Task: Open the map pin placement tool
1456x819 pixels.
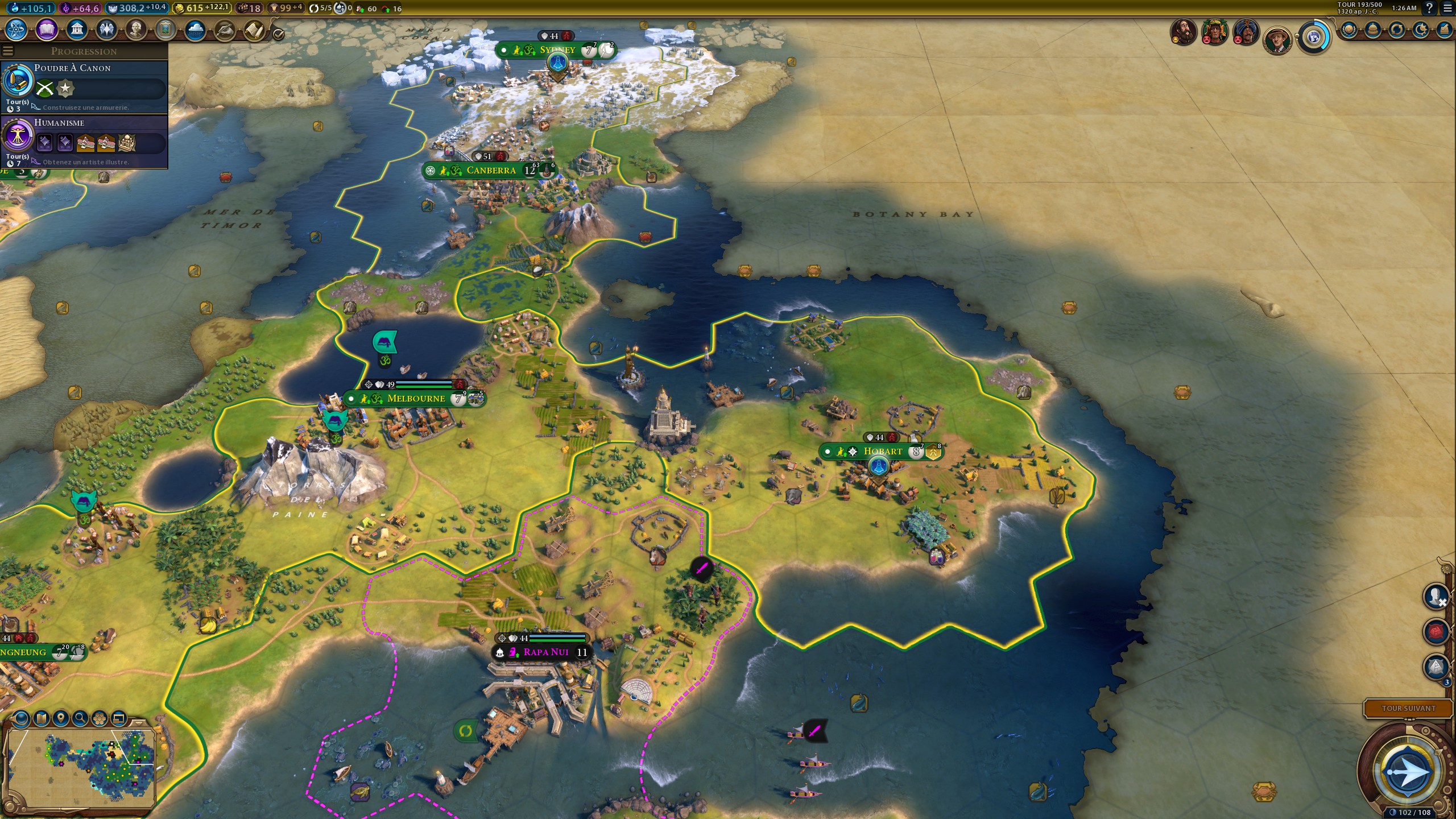Action: pos(61,719)
